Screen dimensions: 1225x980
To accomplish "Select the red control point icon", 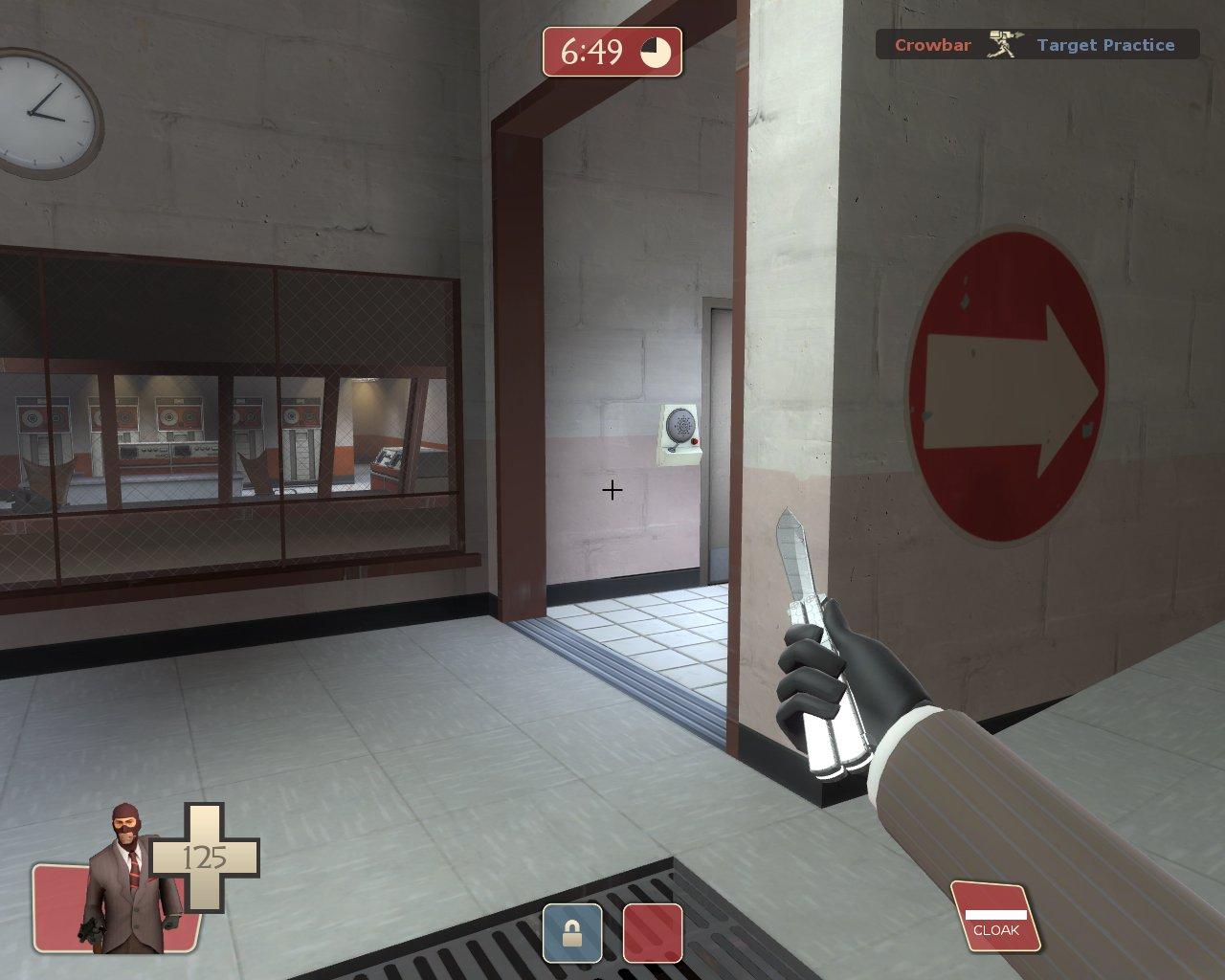I will point(653,933).
